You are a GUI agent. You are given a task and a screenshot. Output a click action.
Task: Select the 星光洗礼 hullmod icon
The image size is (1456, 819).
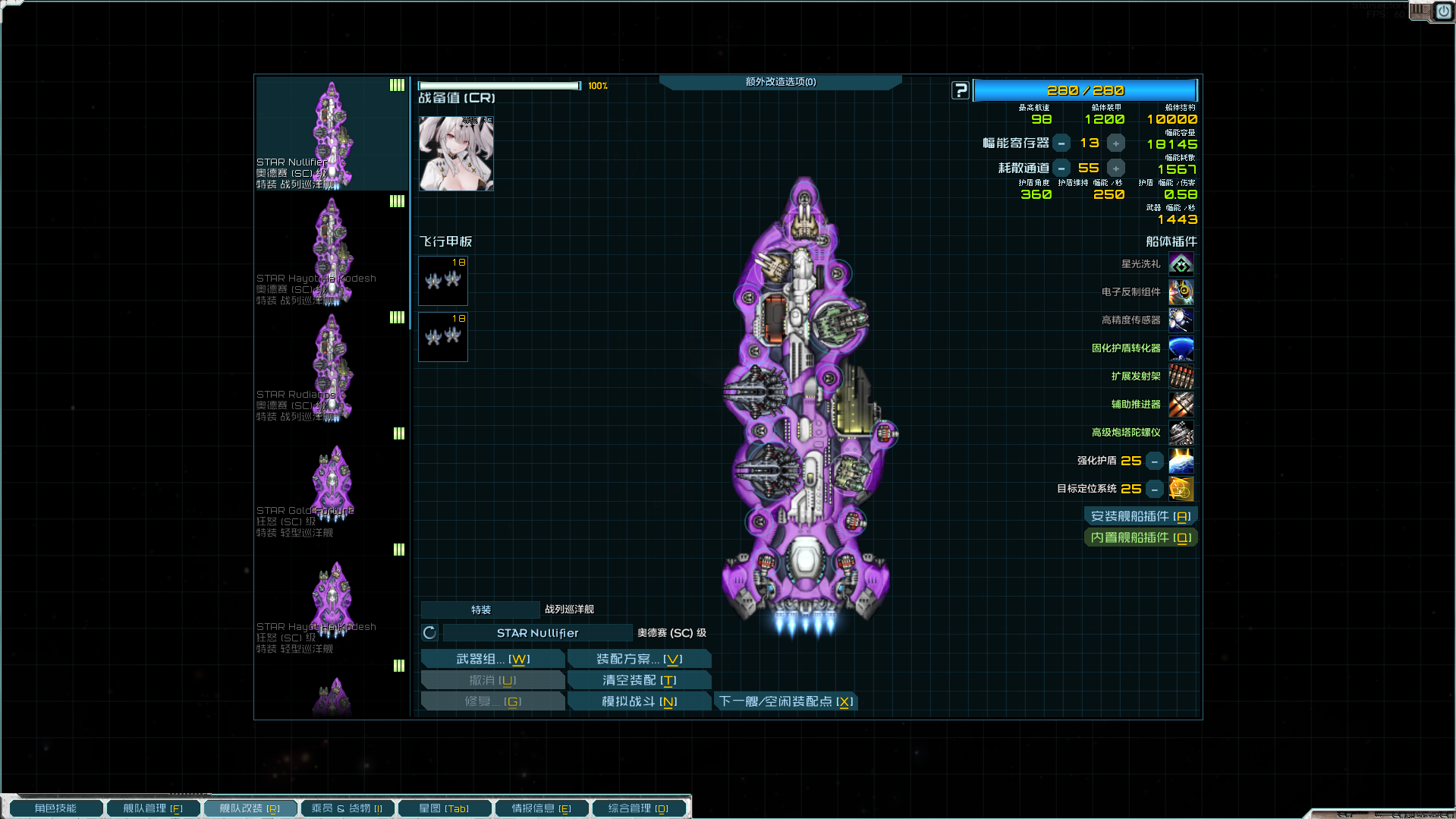[1181, 263]
